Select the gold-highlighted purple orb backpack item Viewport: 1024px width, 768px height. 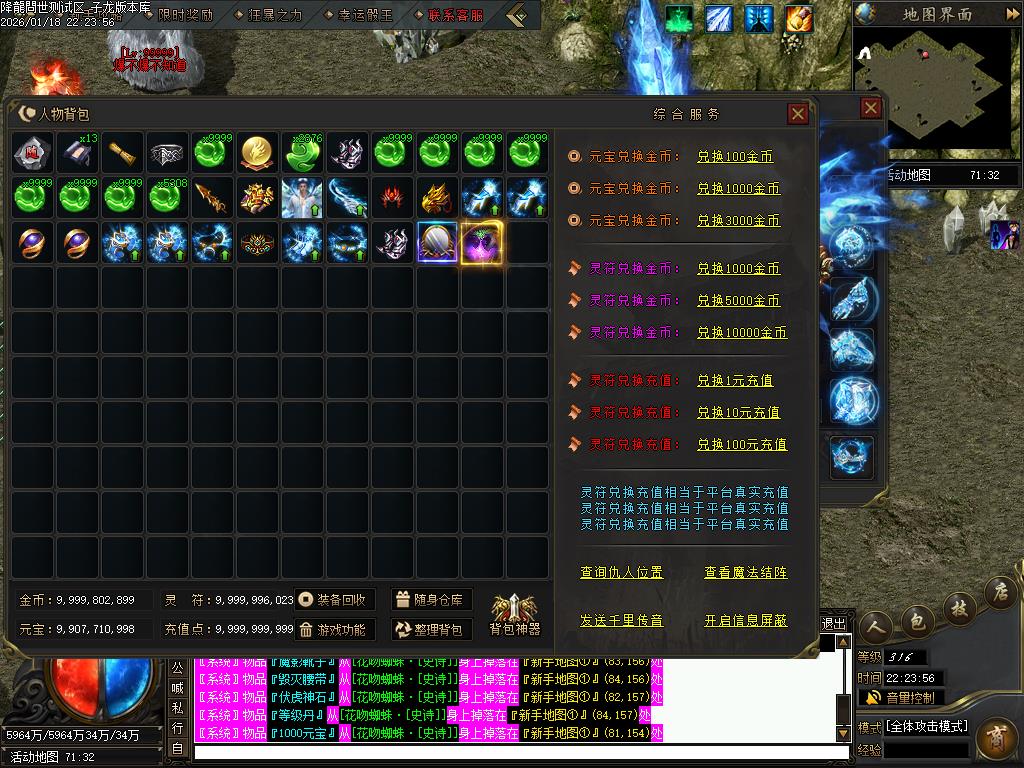point(482,243)
